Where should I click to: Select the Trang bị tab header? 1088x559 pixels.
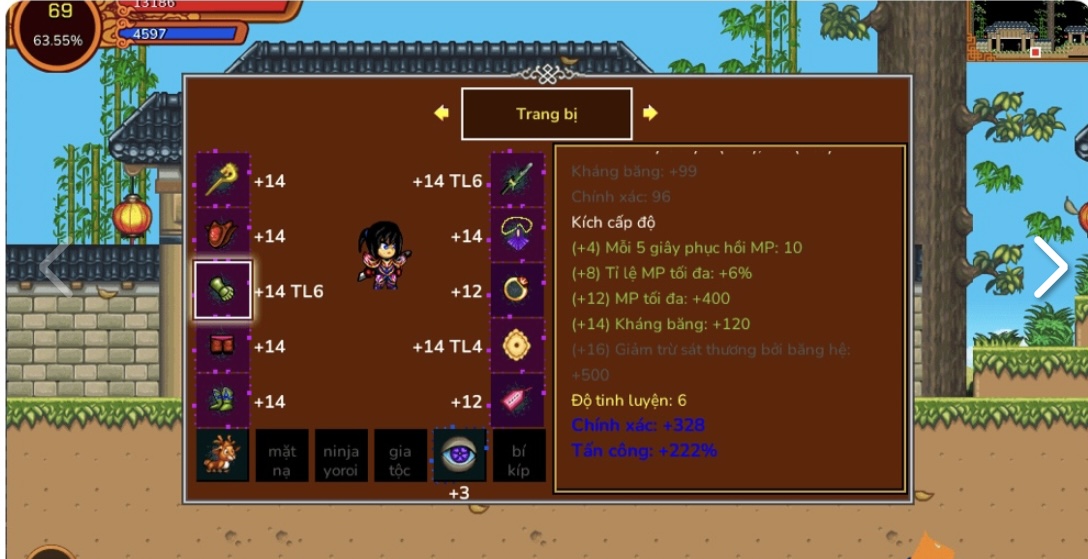[x=546, y=114]
